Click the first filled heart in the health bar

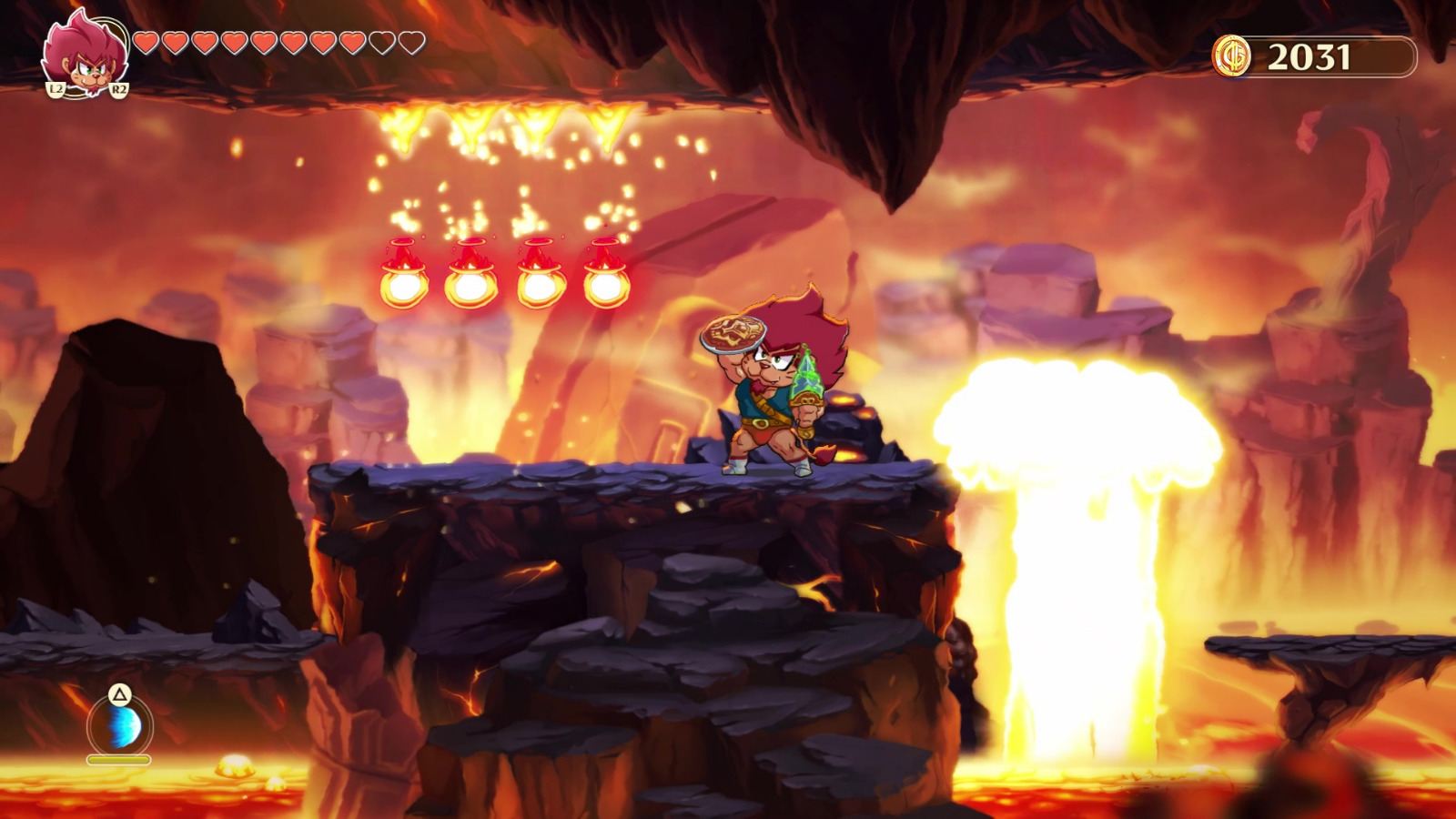tap(144, 43)
